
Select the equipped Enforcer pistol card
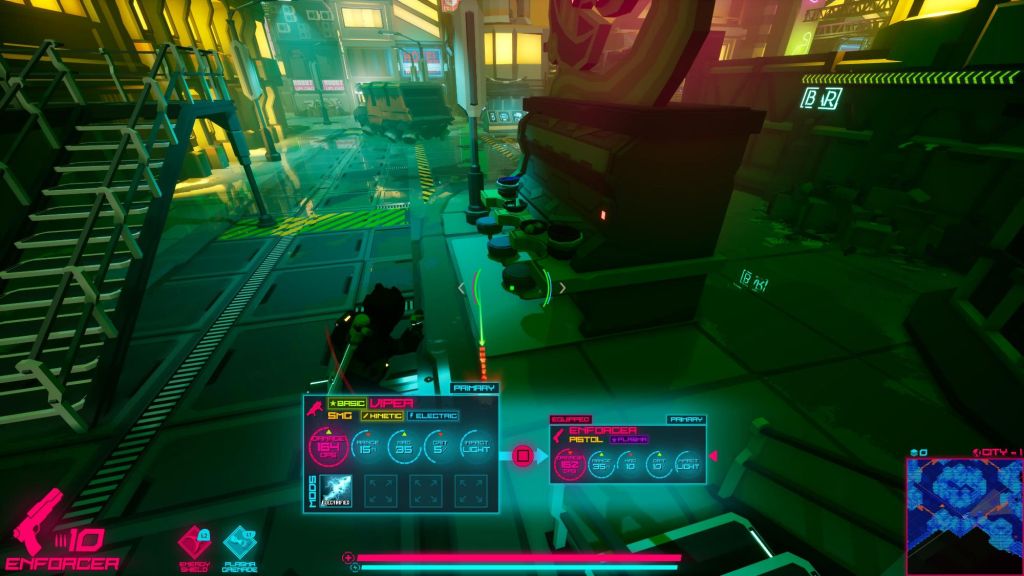pos(628,452)
